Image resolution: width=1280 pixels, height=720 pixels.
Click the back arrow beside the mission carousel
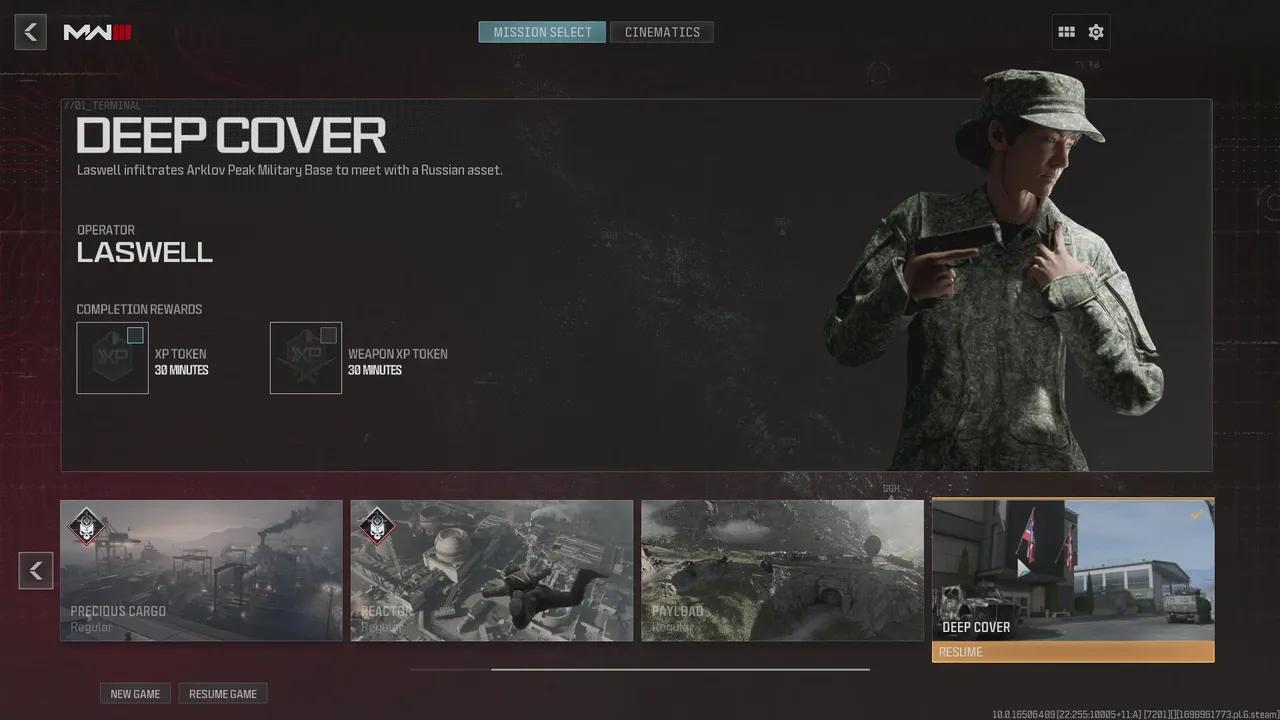tap(36, 570)
